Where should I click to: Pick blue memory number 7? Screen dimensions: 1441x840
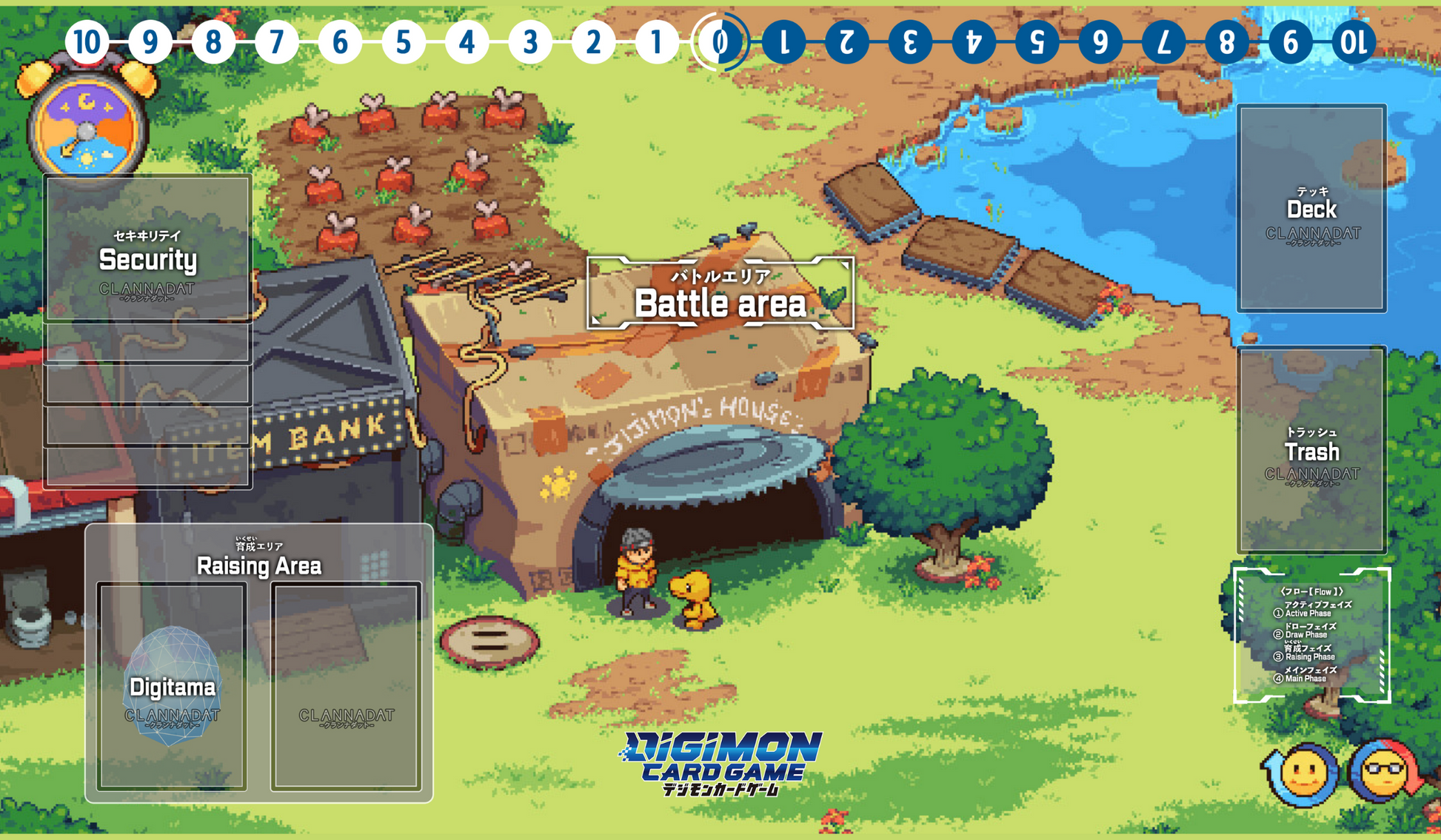(1163, 42)
